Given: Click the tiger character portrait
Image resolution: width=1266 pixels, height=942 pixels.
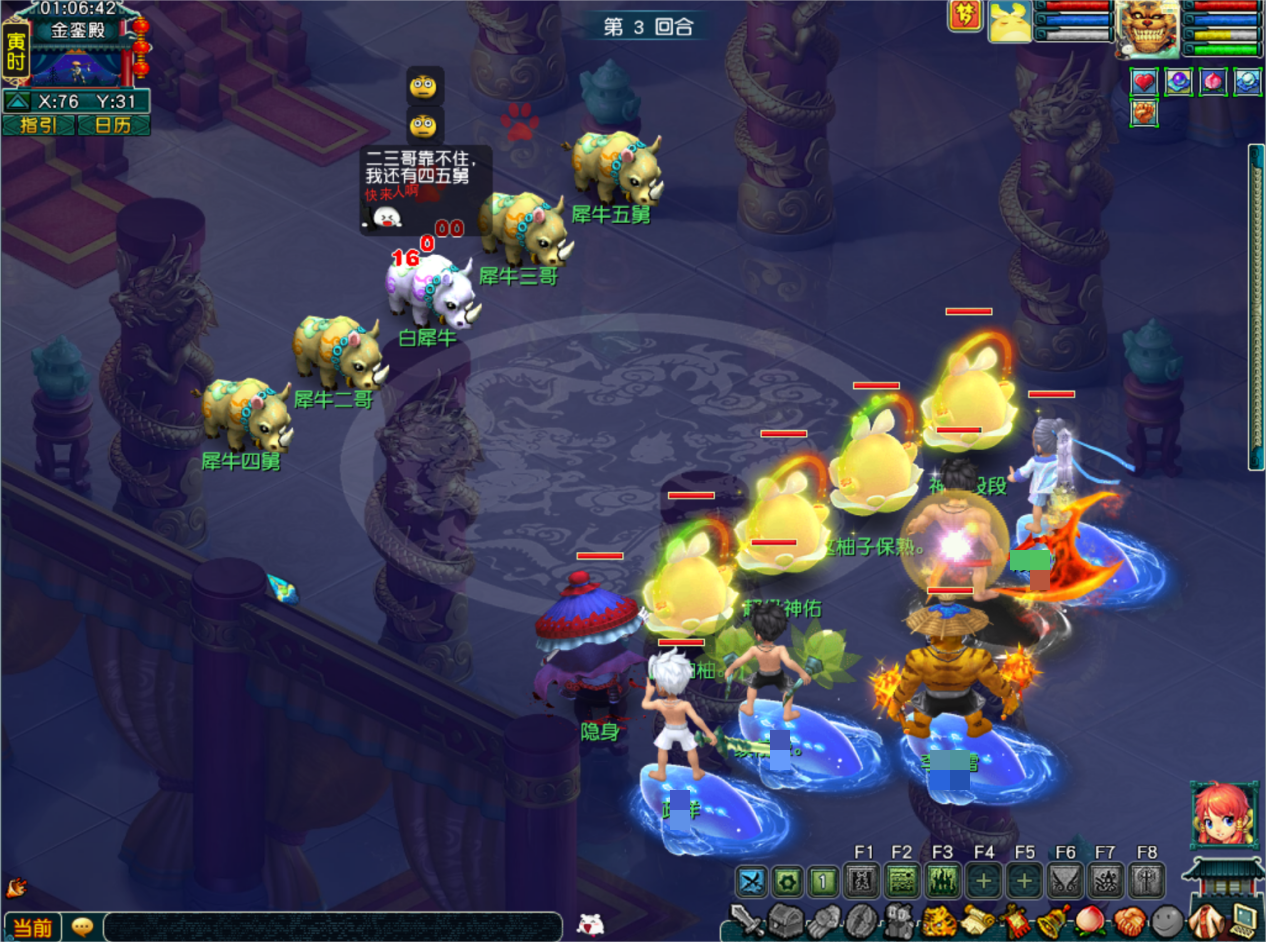Looking at the screenshot, I should [1147, 27].
